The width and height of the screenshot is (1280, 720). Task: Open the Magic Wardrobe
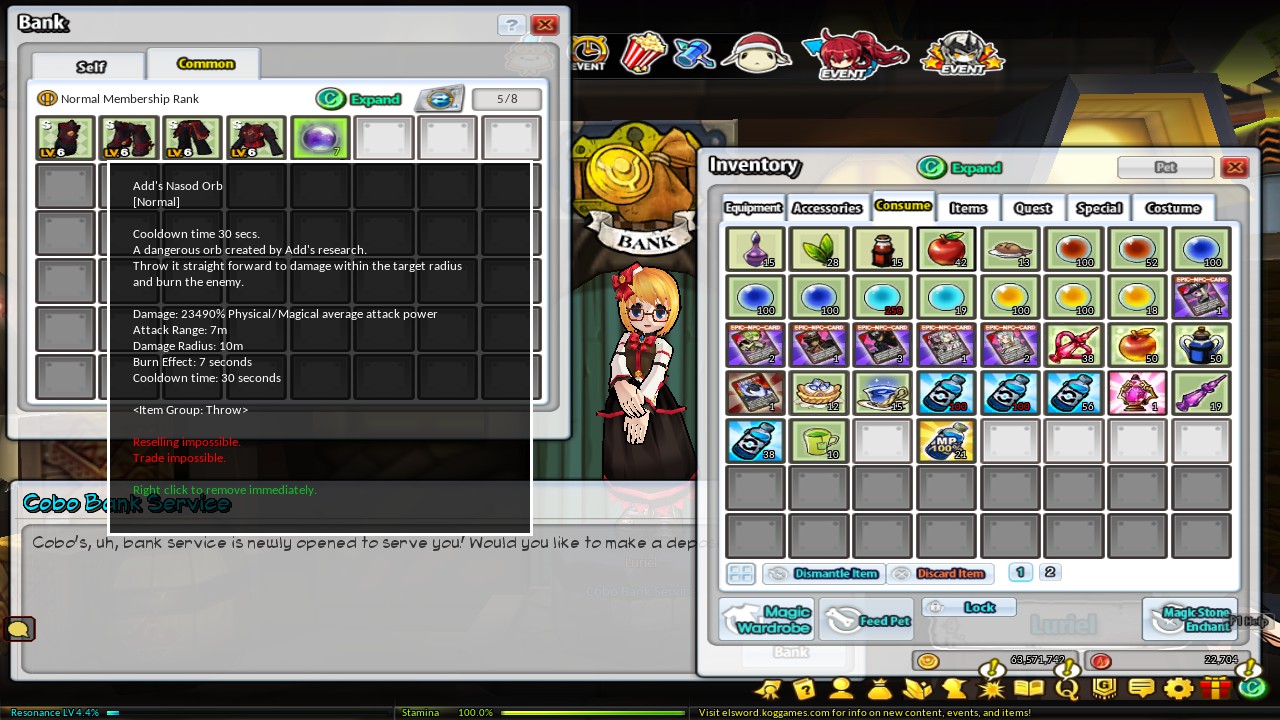pos(767,618)
